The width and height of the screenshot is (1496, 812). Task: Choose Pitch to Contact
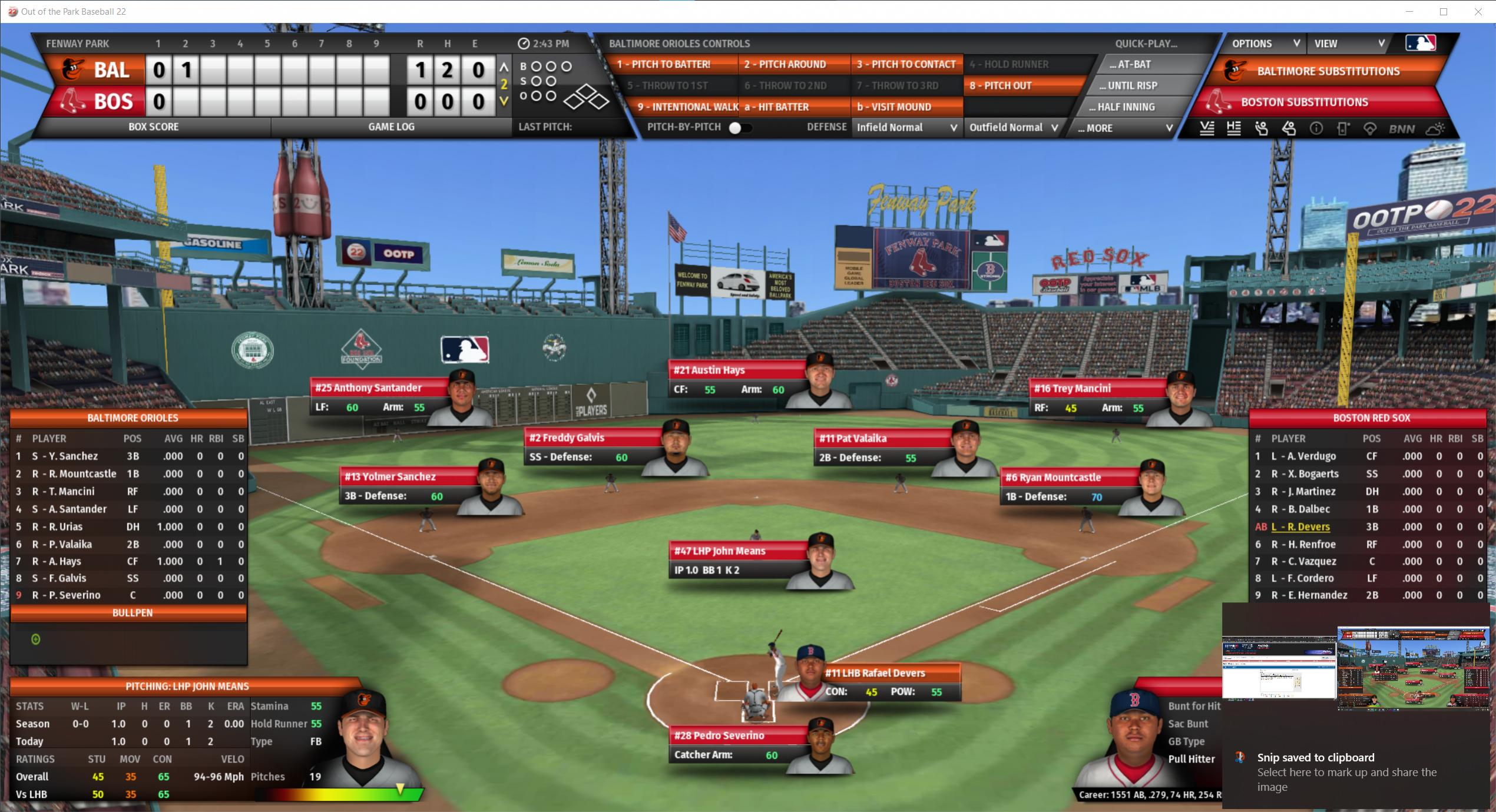click(906, 64)
